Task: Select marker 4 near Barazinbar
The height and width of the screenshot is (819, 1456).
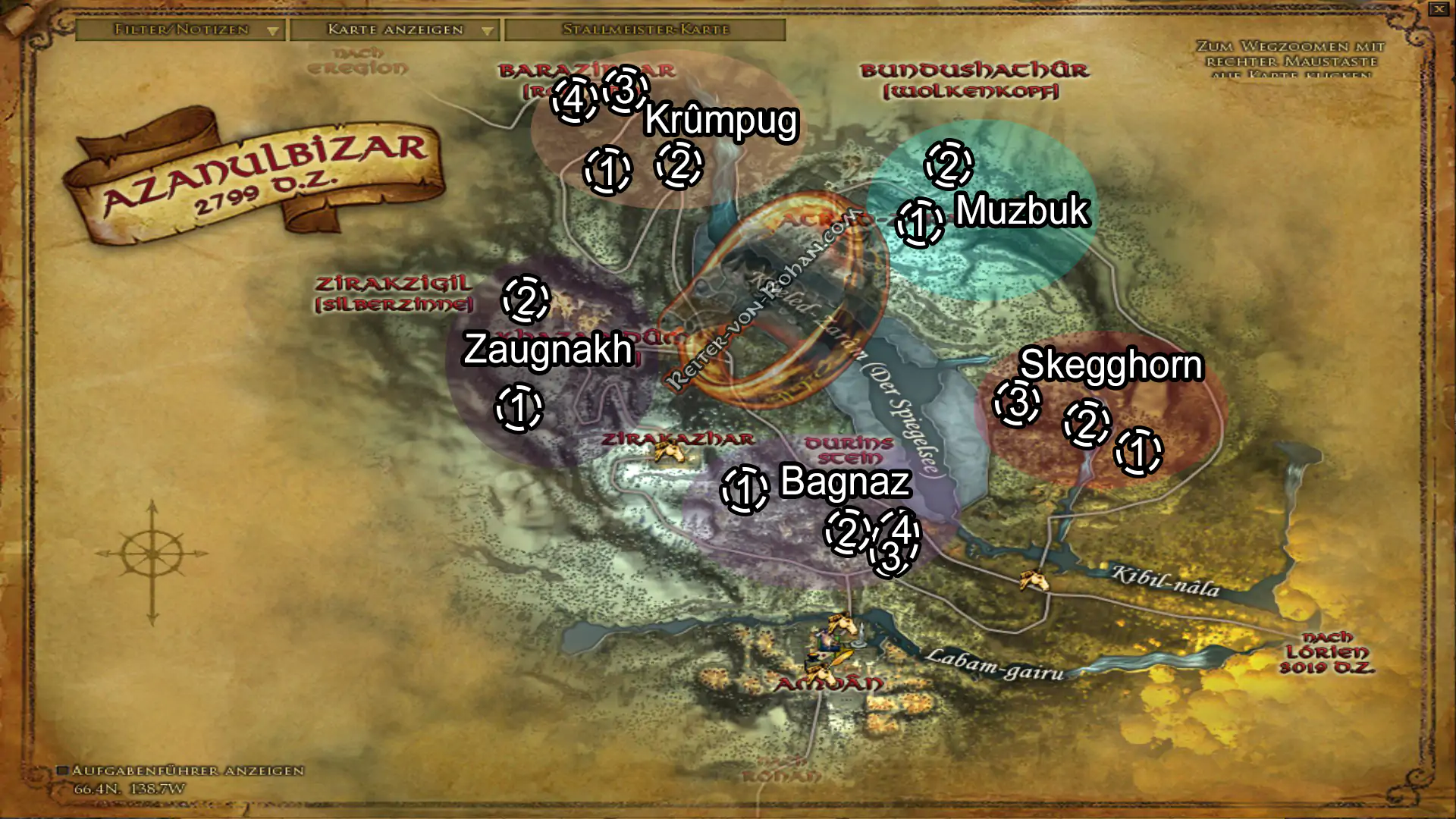Action: tap(575, 97)
